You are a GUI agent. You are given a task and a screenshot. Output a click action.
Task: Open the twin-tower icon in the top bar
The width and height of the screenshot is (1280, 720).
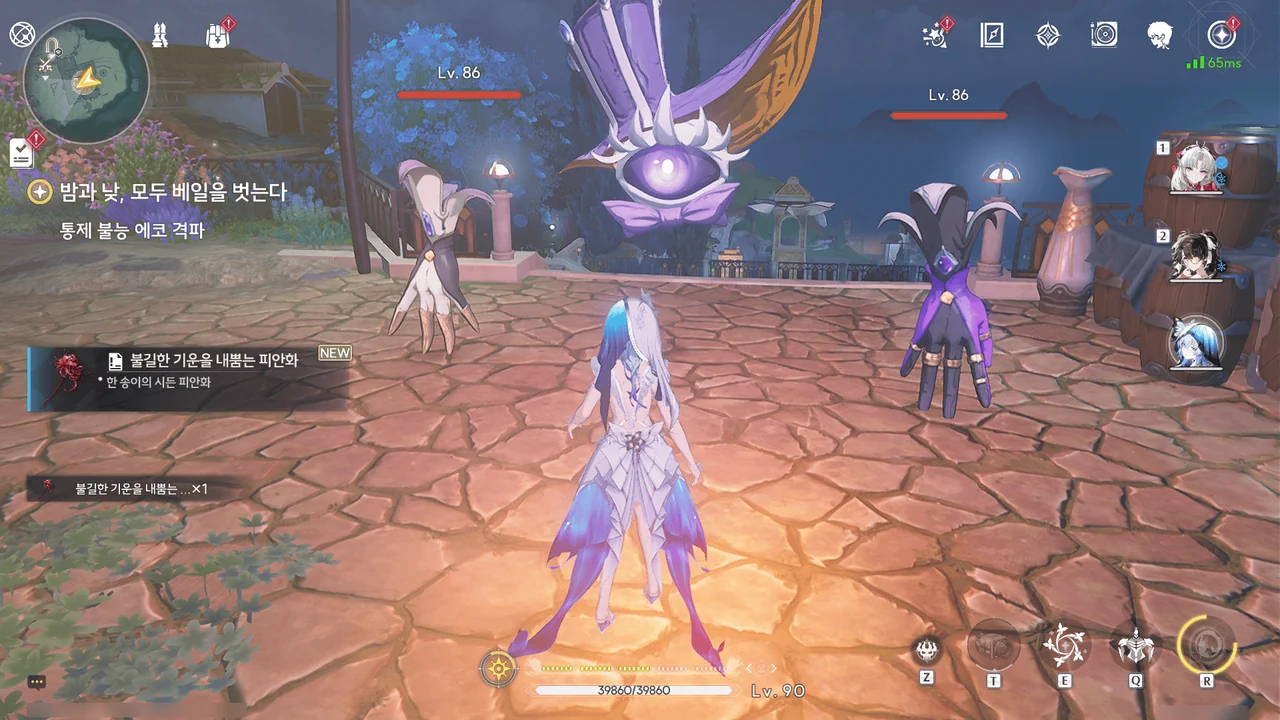pos(160,36)
